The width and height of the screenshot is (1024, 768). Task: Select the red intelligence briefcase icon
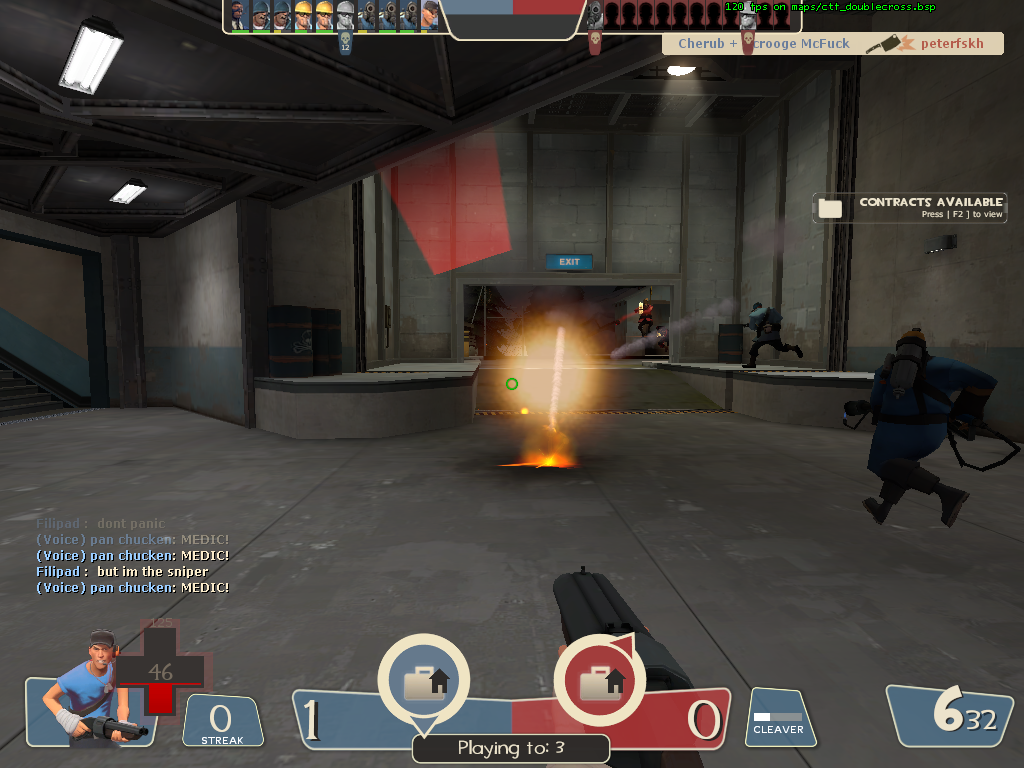tap(599, 682)
